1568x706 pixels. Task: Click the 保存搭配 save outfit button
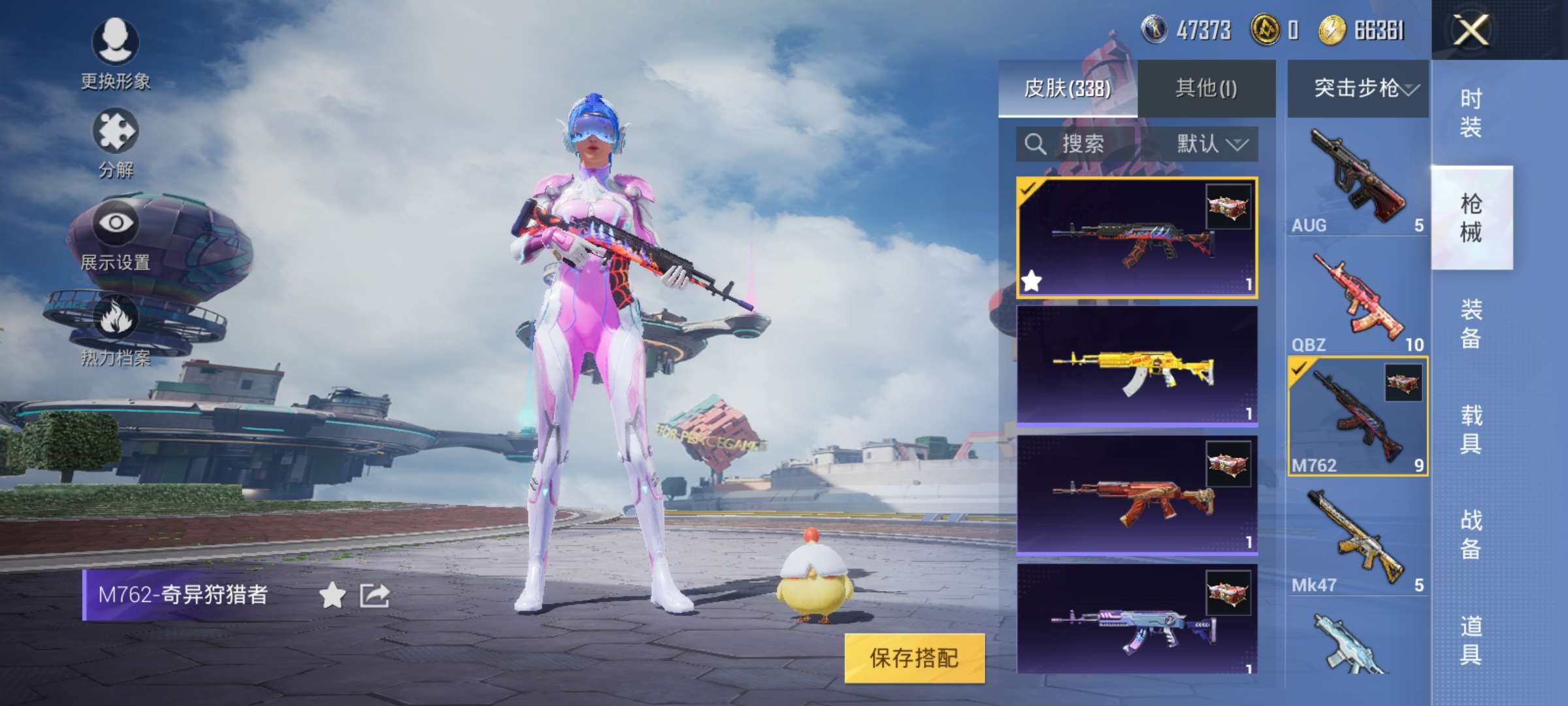tap(914, 658)
